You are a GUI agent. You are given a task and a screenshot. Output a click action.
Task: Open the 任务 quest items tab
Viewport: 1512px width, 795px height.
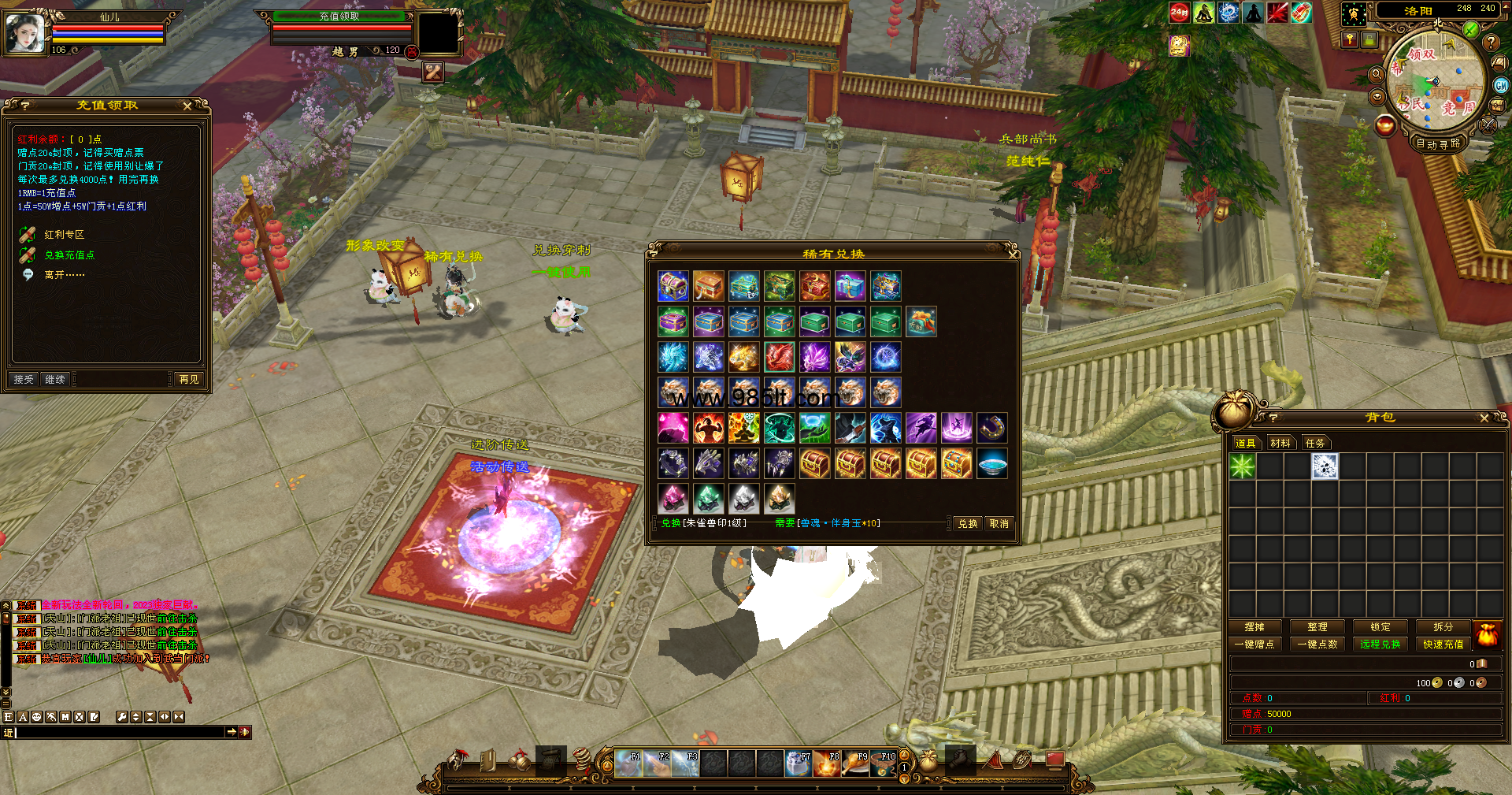pos(1315,444)
